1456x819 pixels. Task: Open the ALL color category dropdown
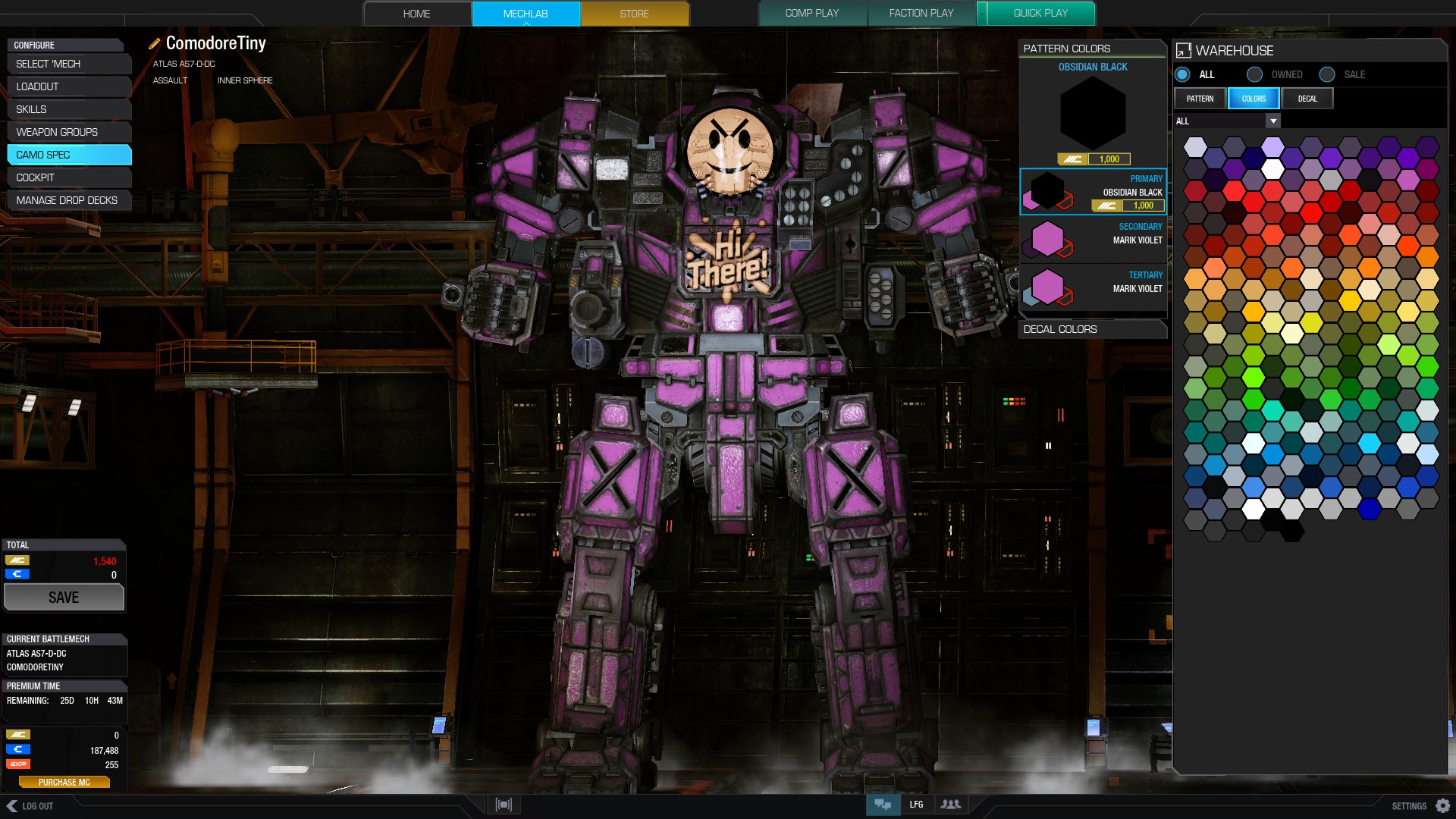(1272, 121)
